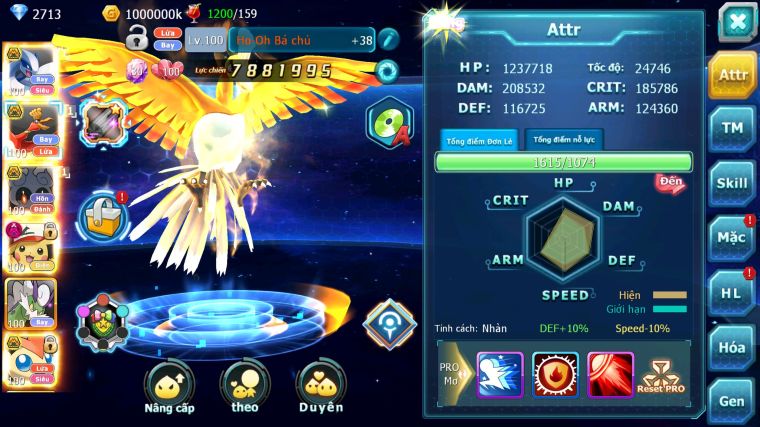760x427 pixels.
Task: Open the yellow padlock icon with alert
Action: click(x=103, y=214)
